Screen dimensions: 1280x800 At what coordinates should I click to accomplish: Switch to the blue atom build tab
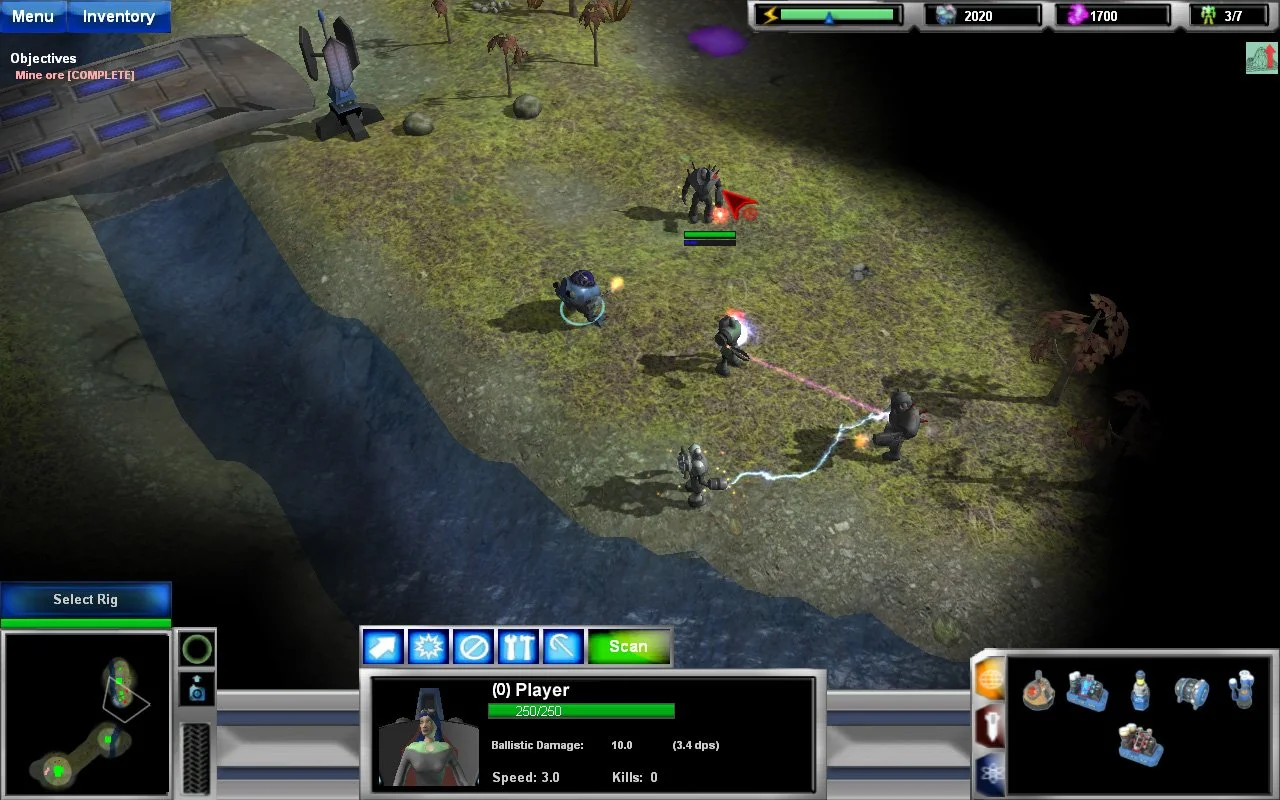[x=989, y=773]
